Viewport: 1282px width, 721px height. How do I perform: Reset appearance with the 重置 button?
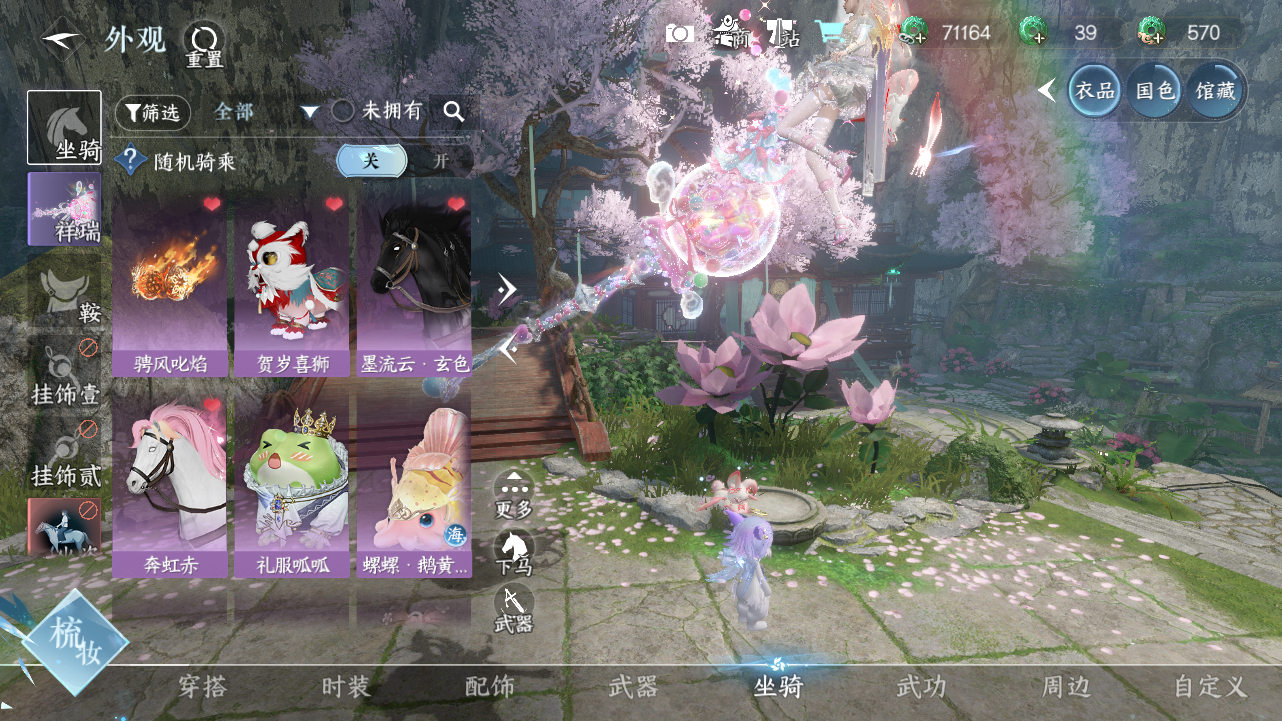click(204, 45)
